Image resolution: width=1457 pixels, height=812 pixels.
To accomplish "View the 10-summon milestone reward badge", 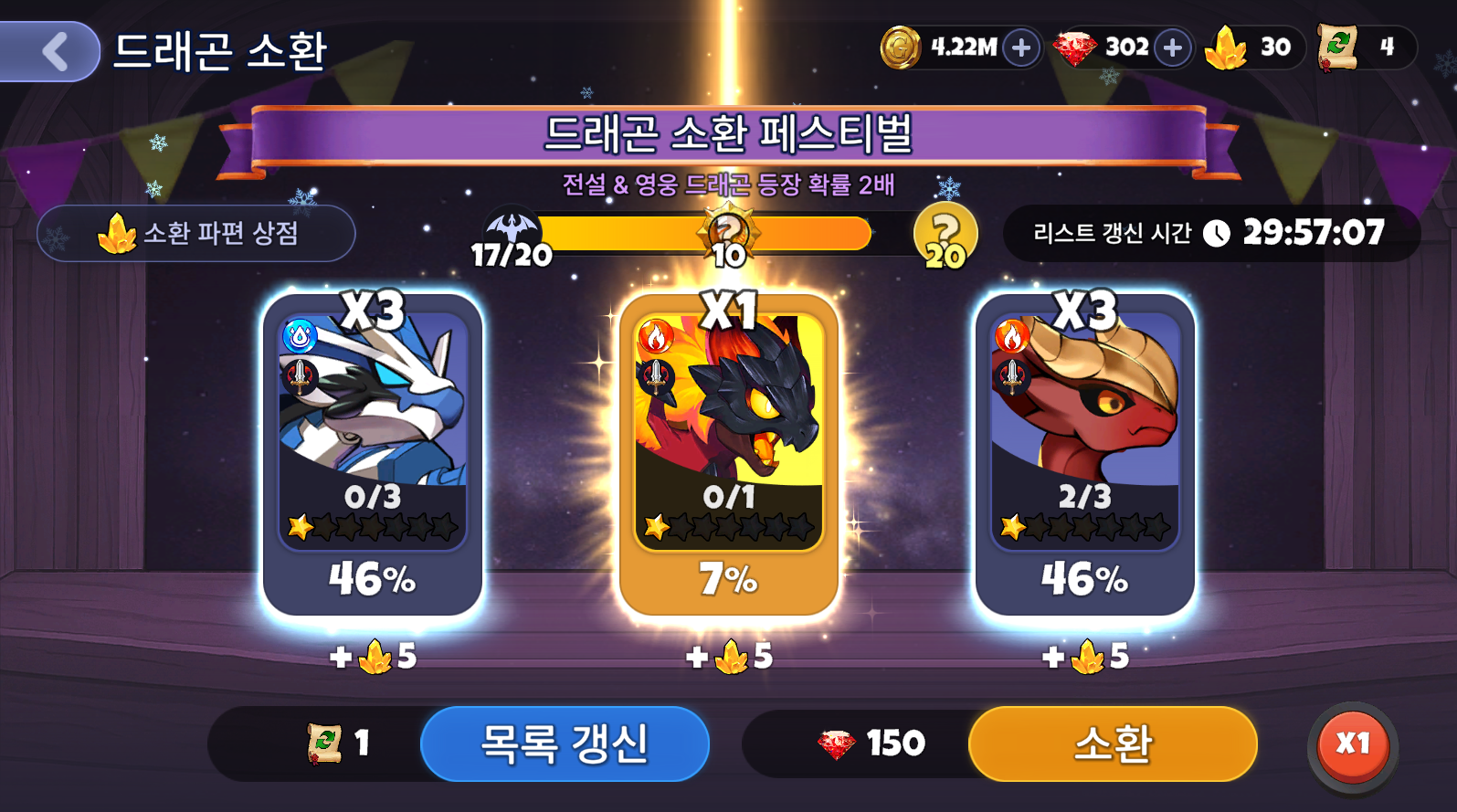I will (x=728, y=236).
